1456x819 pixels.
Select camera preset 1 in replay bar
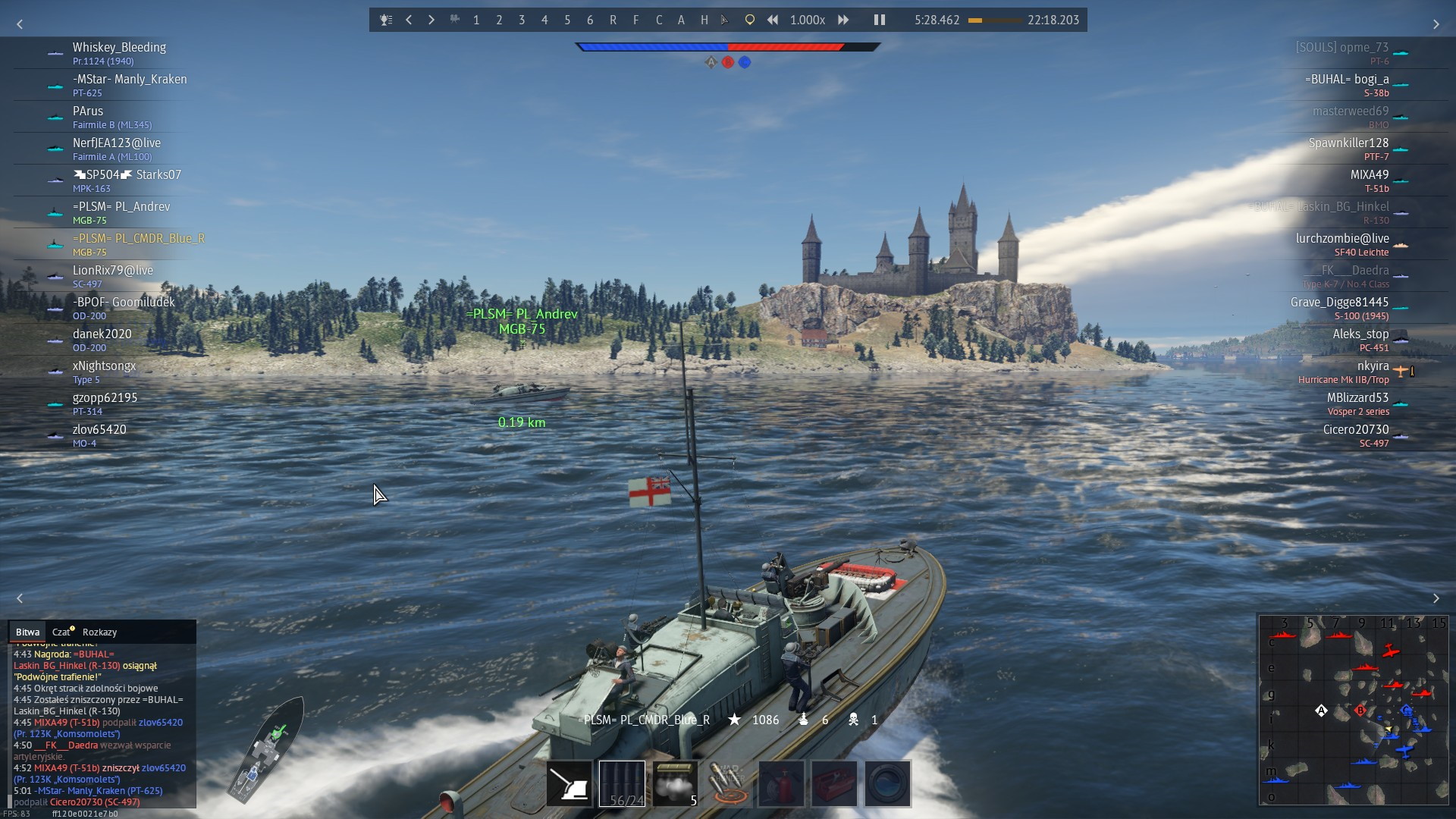(476, 20)
